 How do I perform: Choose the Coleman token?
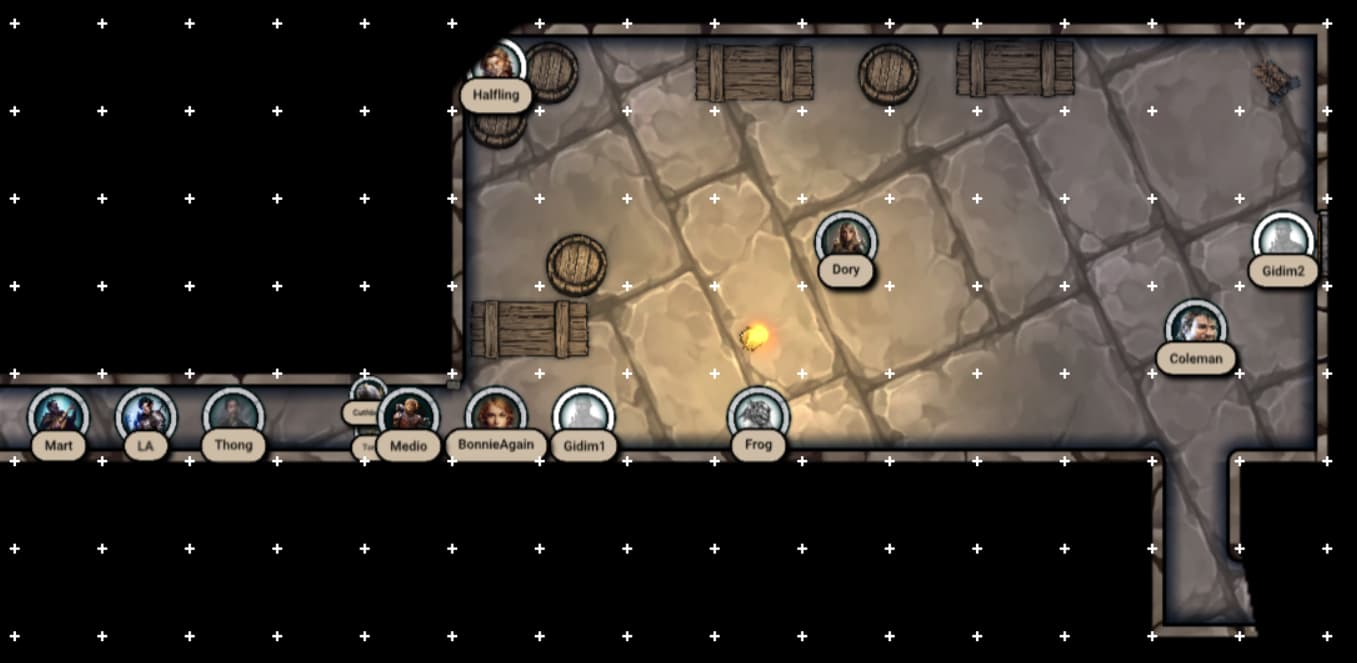[1196, 327]
